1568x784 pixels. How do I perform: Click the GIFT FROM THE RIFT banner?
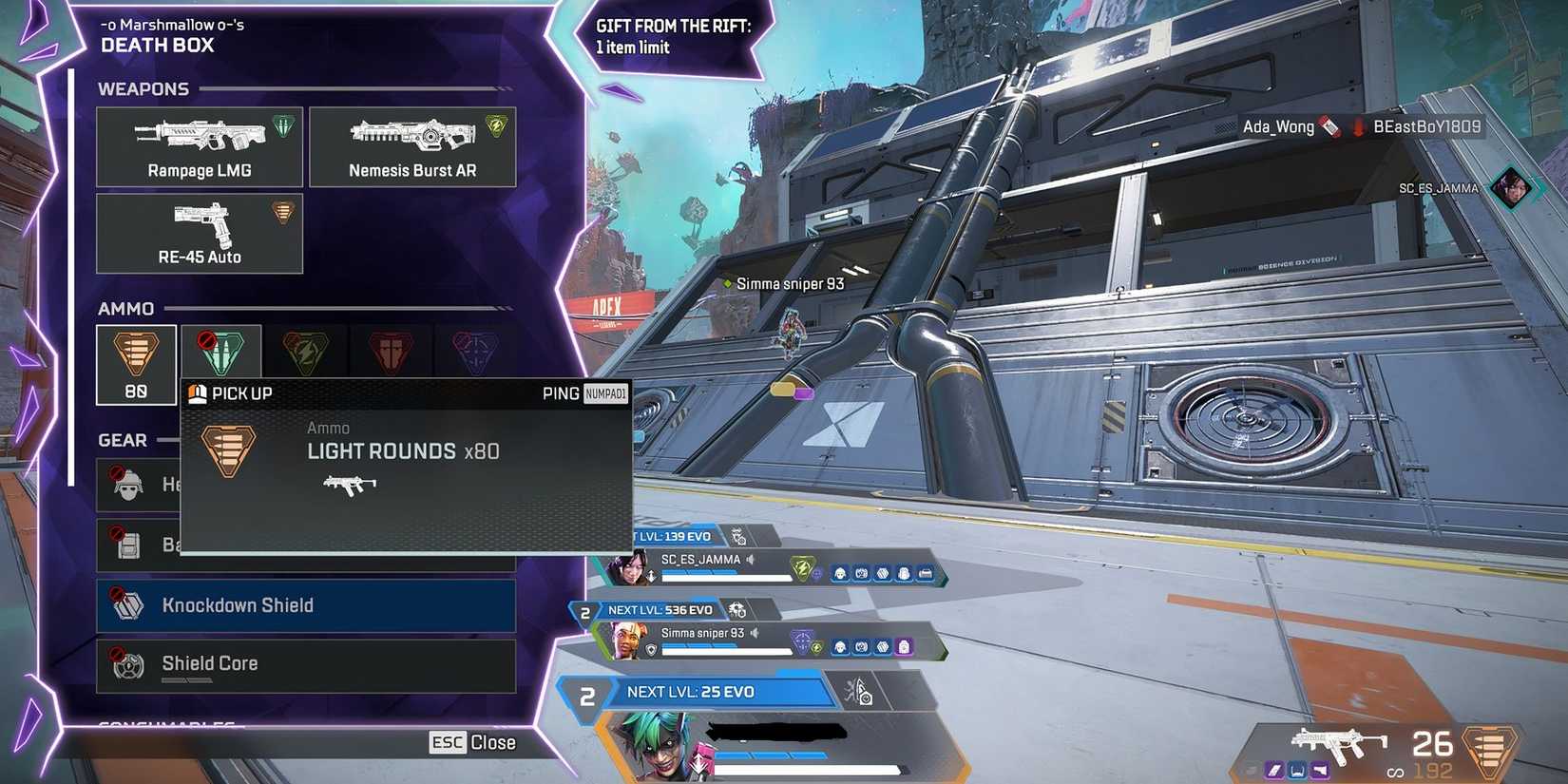(x=675, y=36)
